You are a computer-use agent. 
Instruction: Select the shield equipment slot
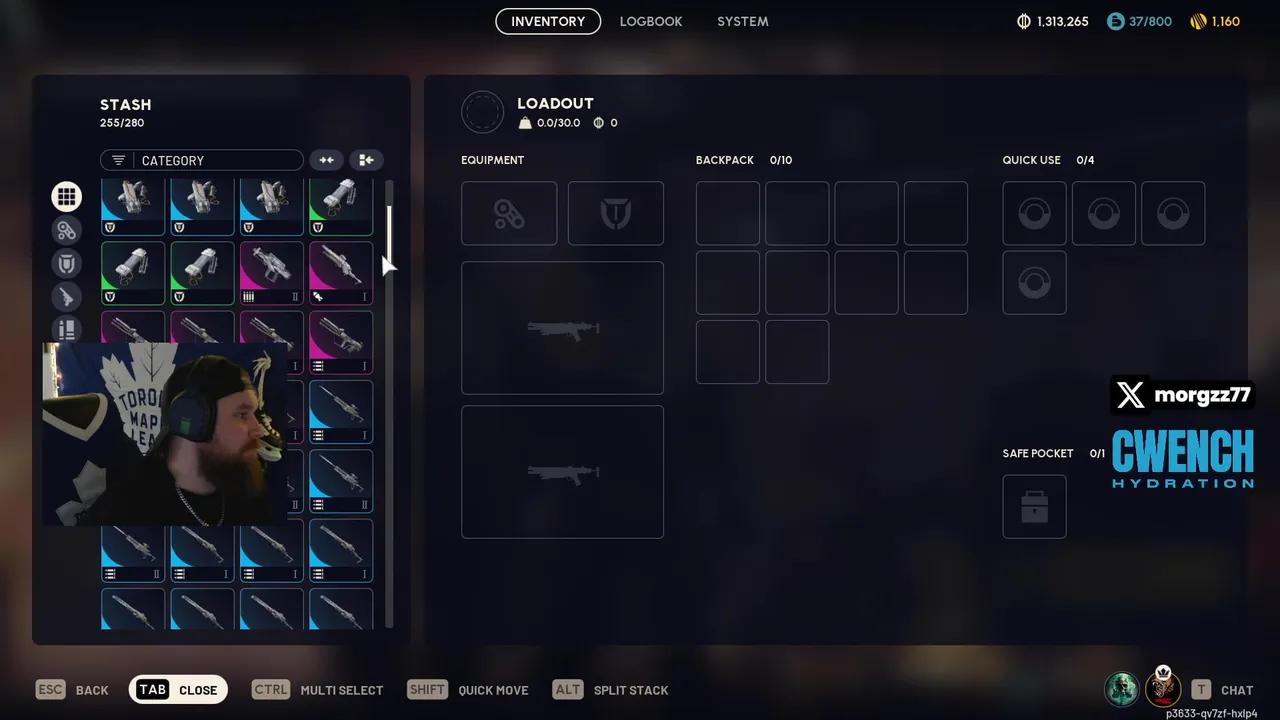(615, 213)
